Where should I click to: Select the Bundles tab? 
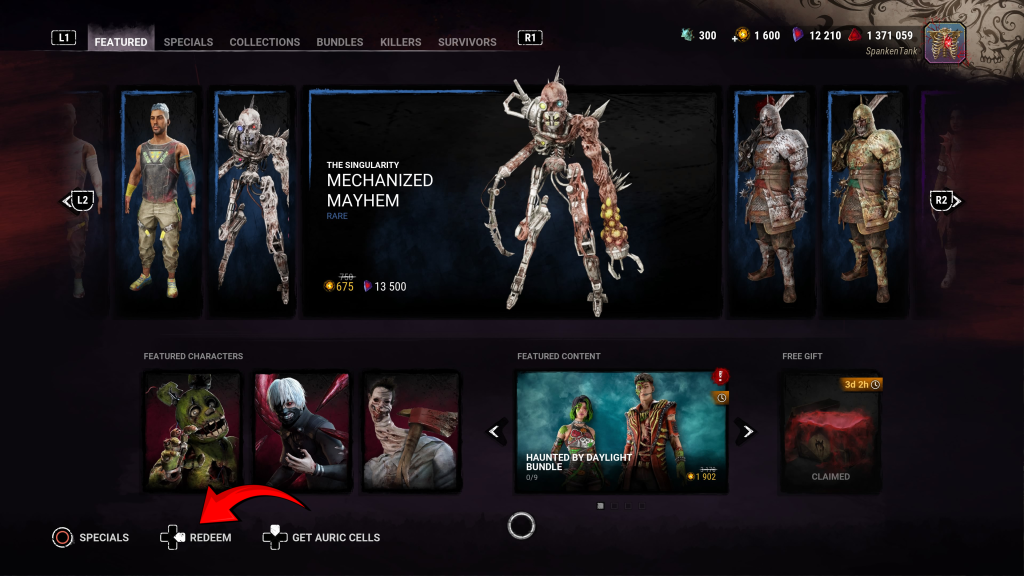click(x=340, y=42)
